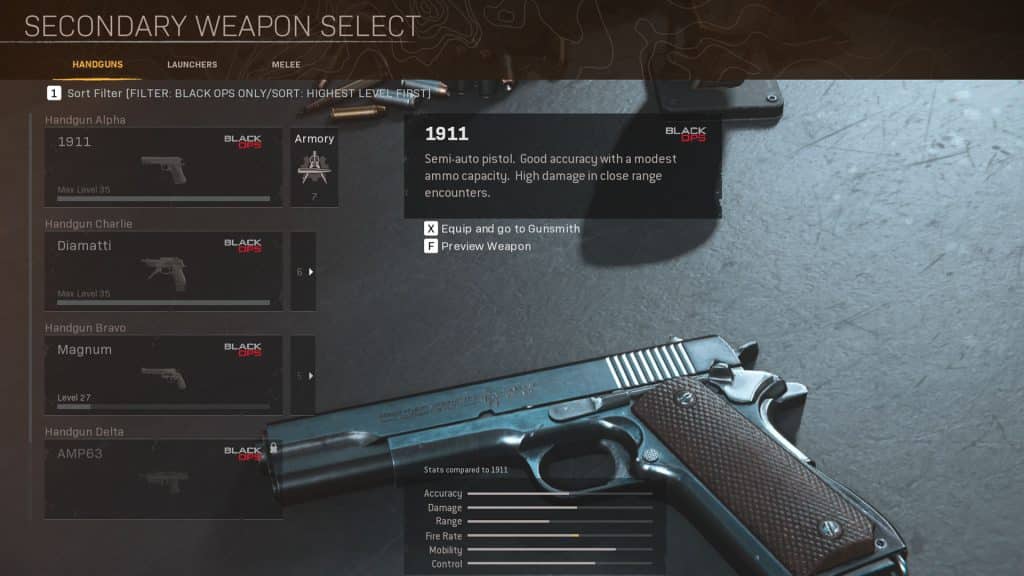Select the 1911 handgun card

[163, 167]
